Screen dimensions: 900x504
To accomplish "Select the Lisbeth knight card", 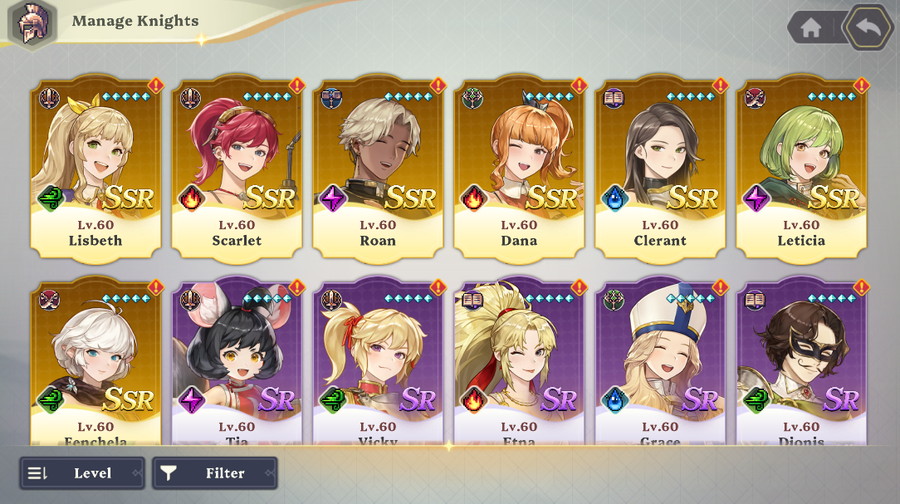I will (x=95, y=166).
